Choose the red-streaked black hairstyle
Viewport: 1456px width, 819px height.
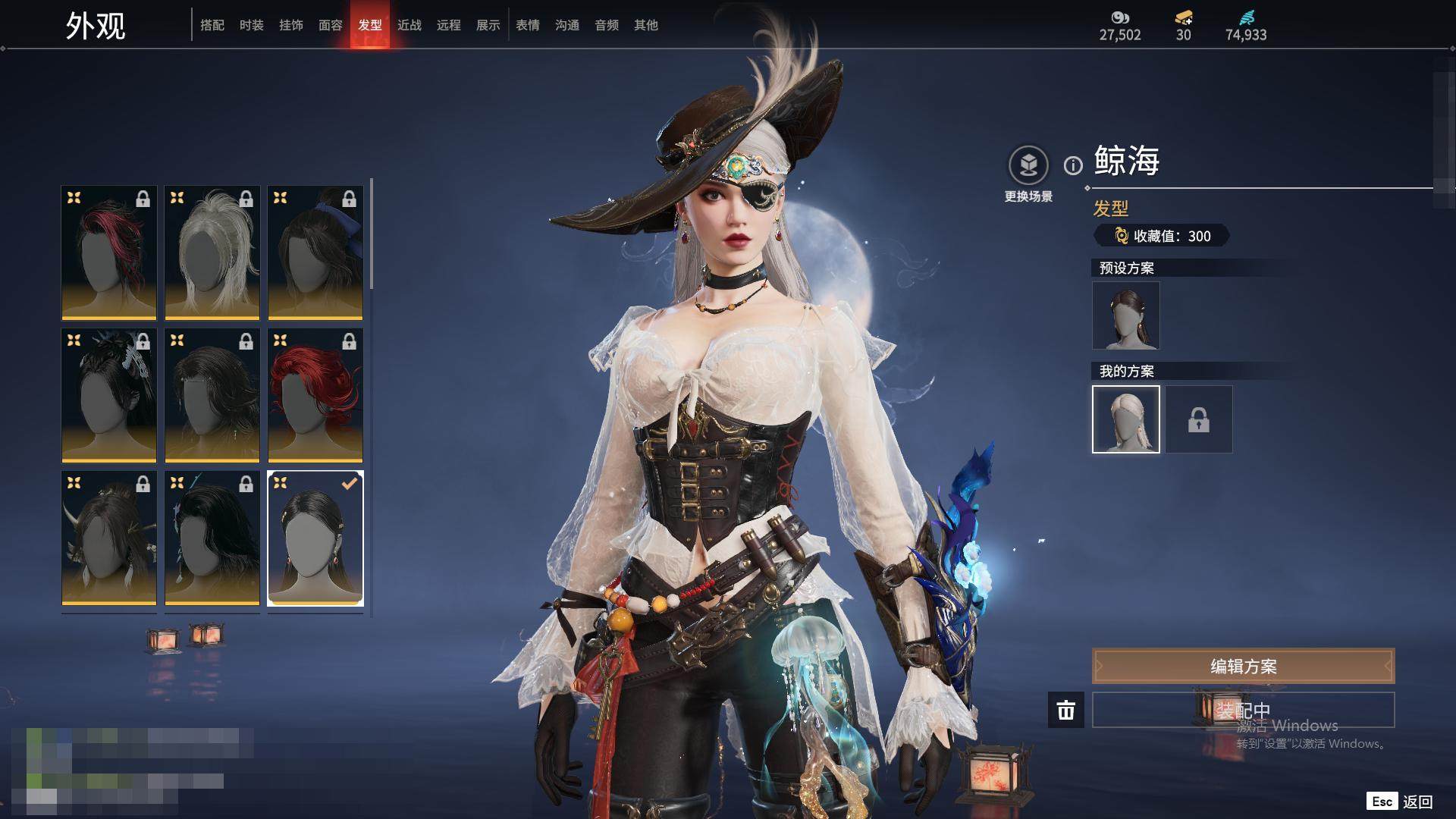109,253
